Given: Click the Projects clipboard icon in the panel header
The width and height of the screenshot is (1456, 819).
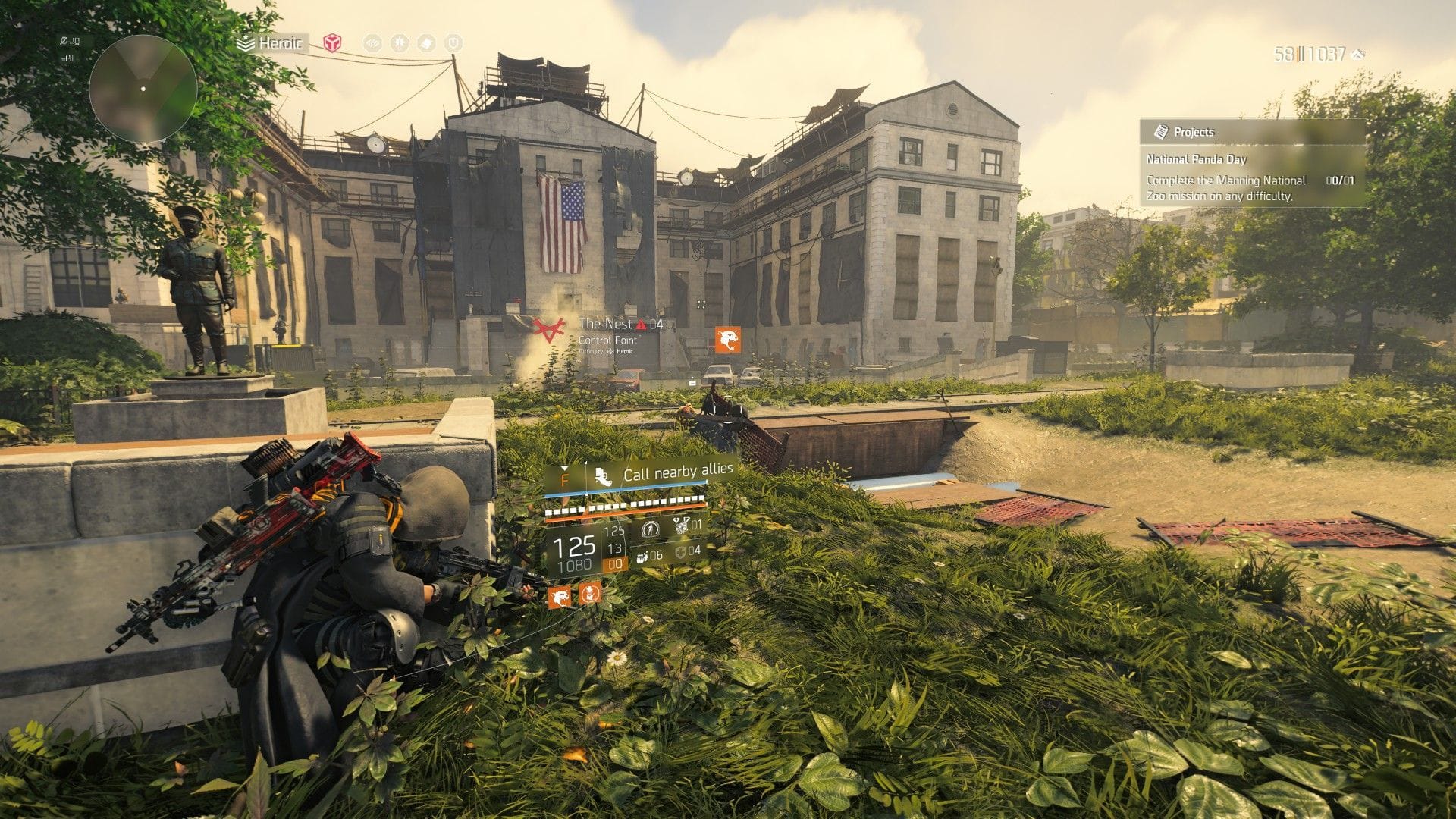Looking at the screenshot, I should [x=1160, y=131].
